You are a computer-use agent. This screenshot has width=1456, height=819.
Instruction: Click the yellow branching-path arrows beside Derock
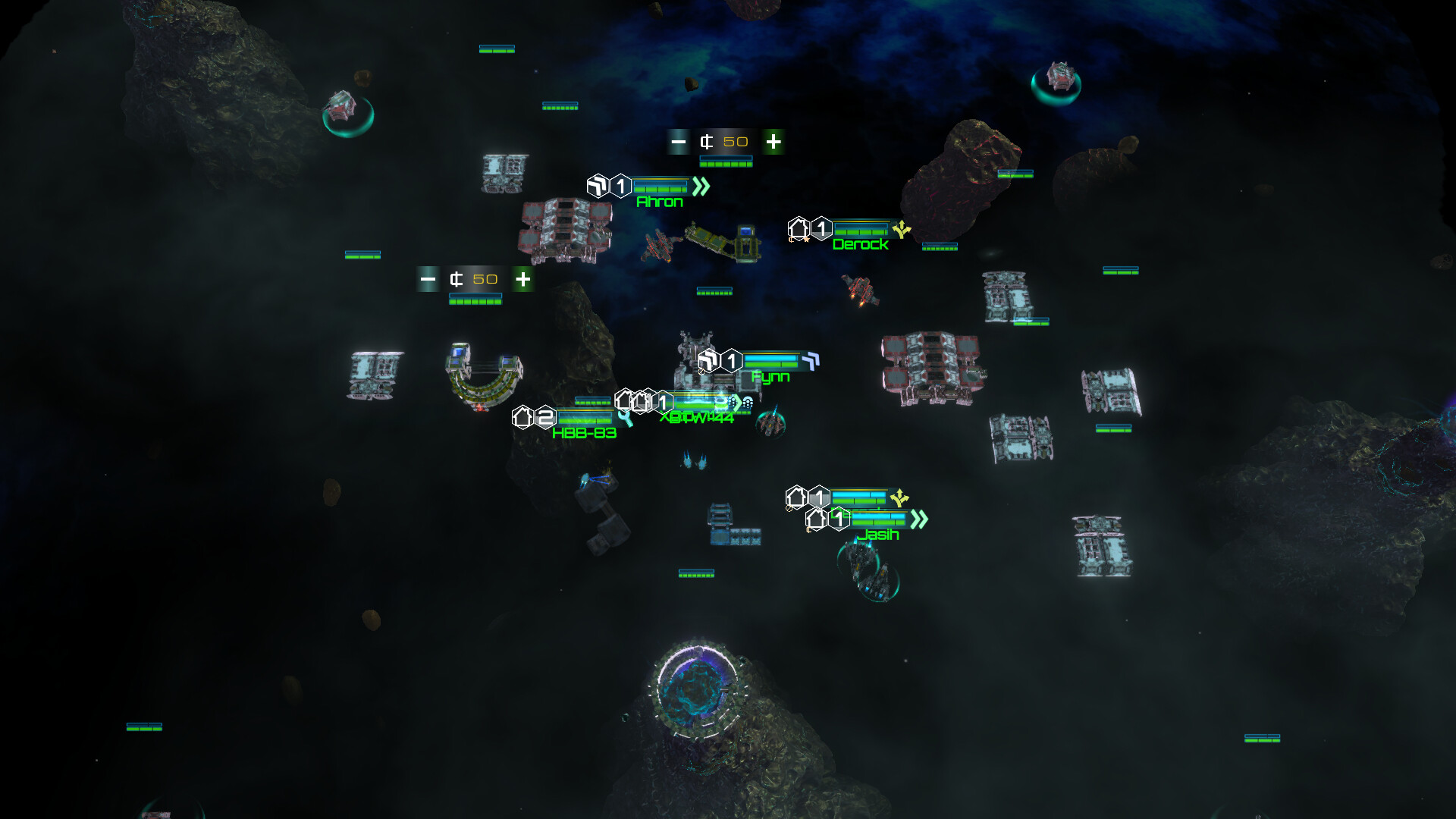coord(902,228)
